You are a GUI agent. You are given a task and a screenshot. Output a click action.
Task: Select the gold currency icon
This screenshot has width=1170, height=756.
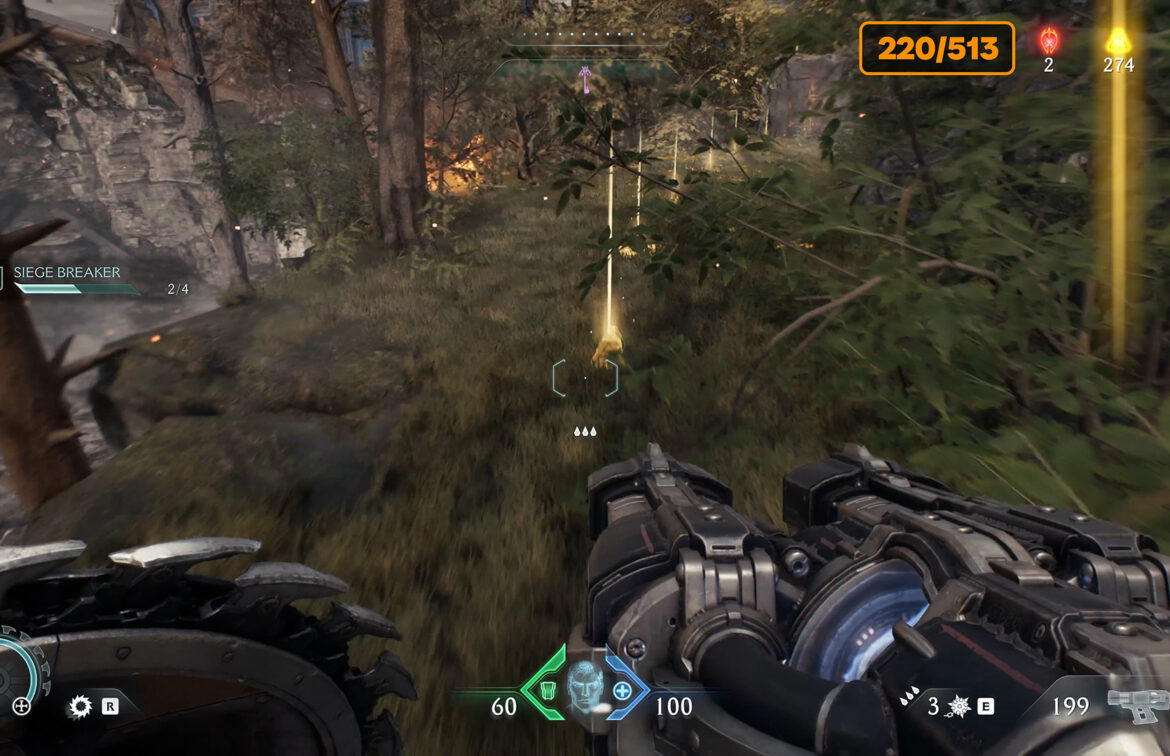coord(1117,41)
